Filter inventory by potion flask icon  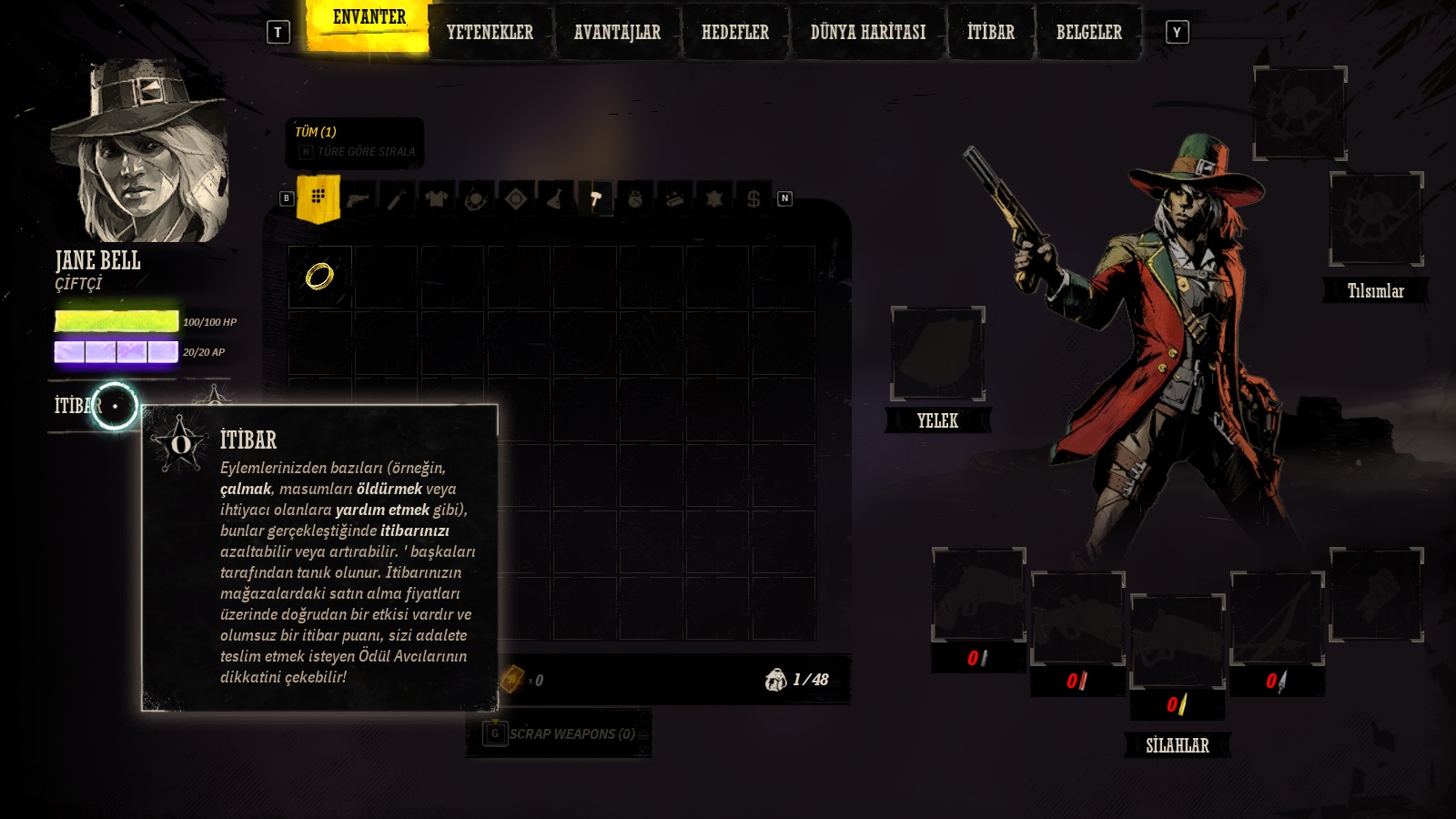(554, 198)
